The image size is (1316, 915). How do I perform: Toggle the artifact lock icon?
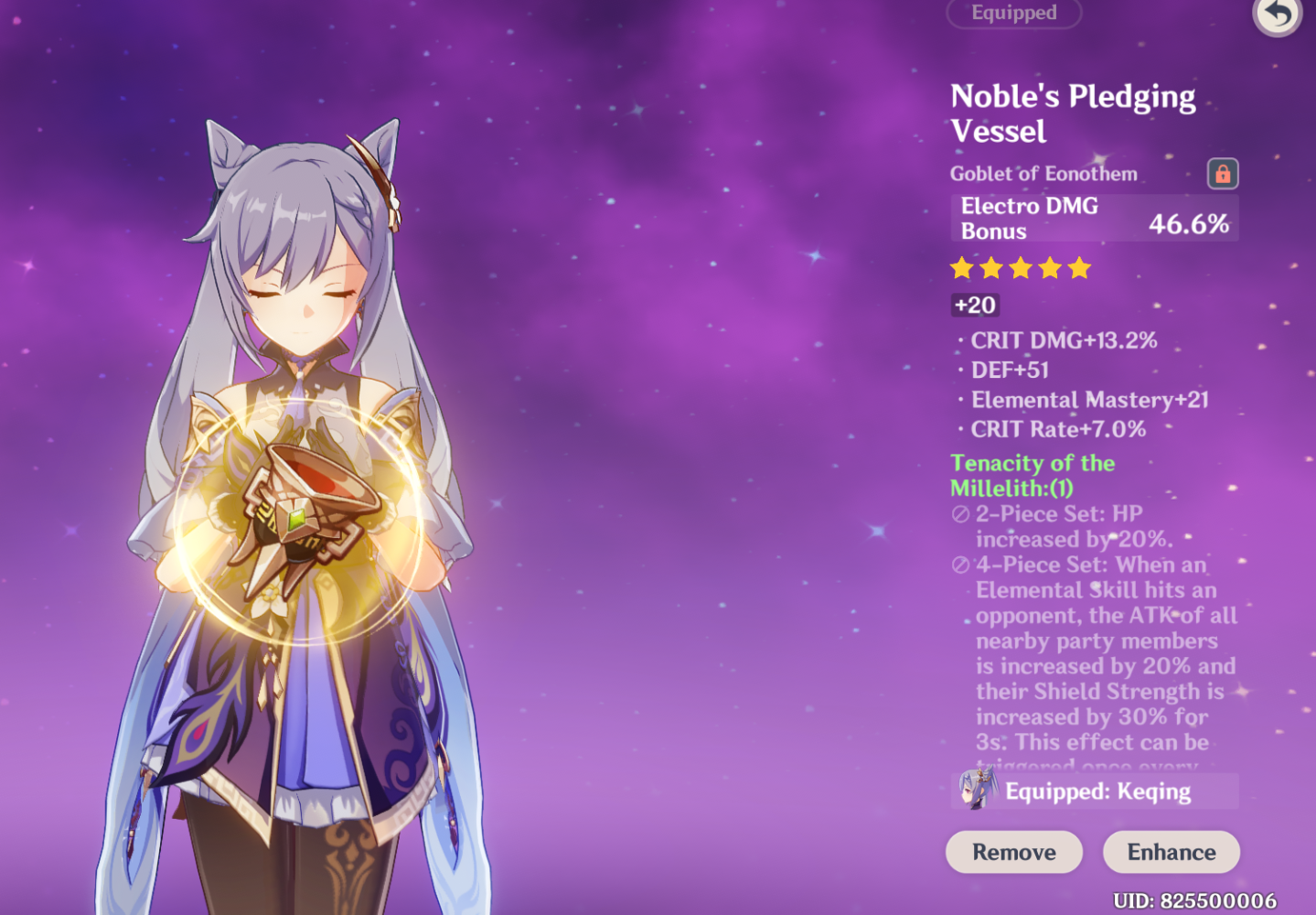[1222, 173]
